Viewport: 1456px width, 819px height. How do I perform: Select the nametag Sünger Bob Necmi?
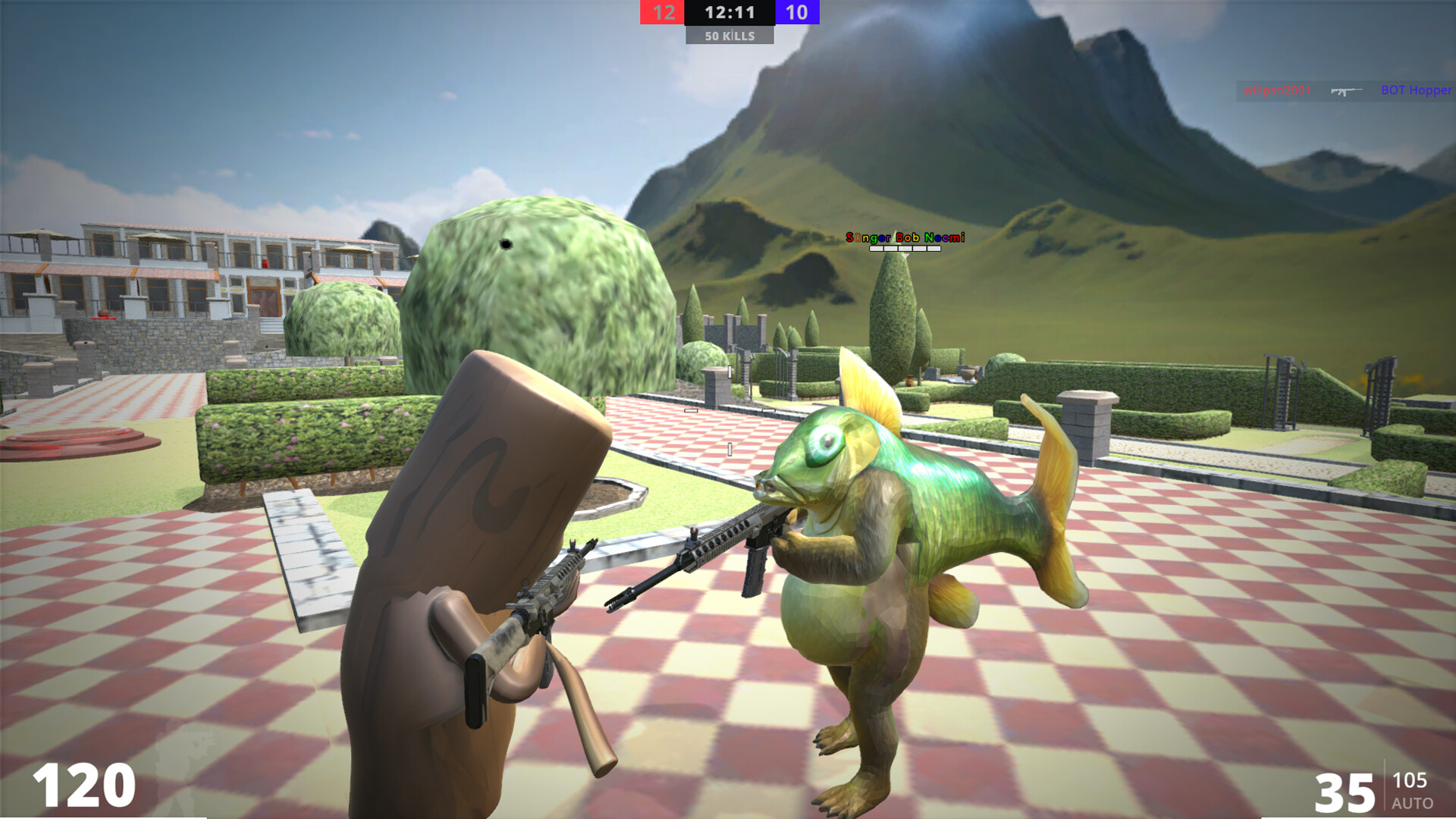905,237
